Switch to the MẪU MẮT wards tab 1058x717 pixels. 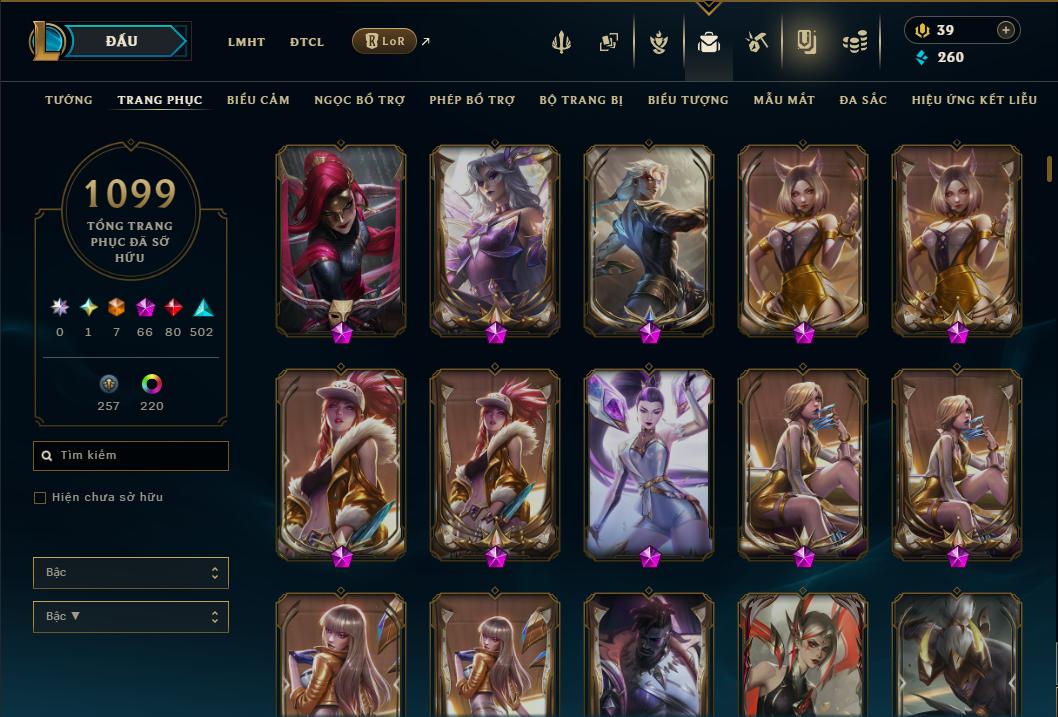pos(784,100)
